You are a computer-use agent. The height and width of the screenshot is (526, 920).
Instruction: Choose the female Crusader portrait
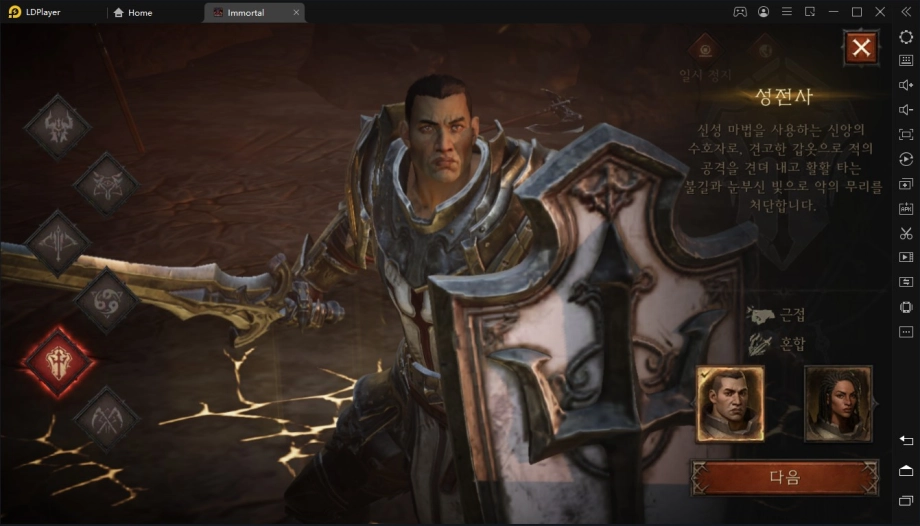[x=838, y=403]
